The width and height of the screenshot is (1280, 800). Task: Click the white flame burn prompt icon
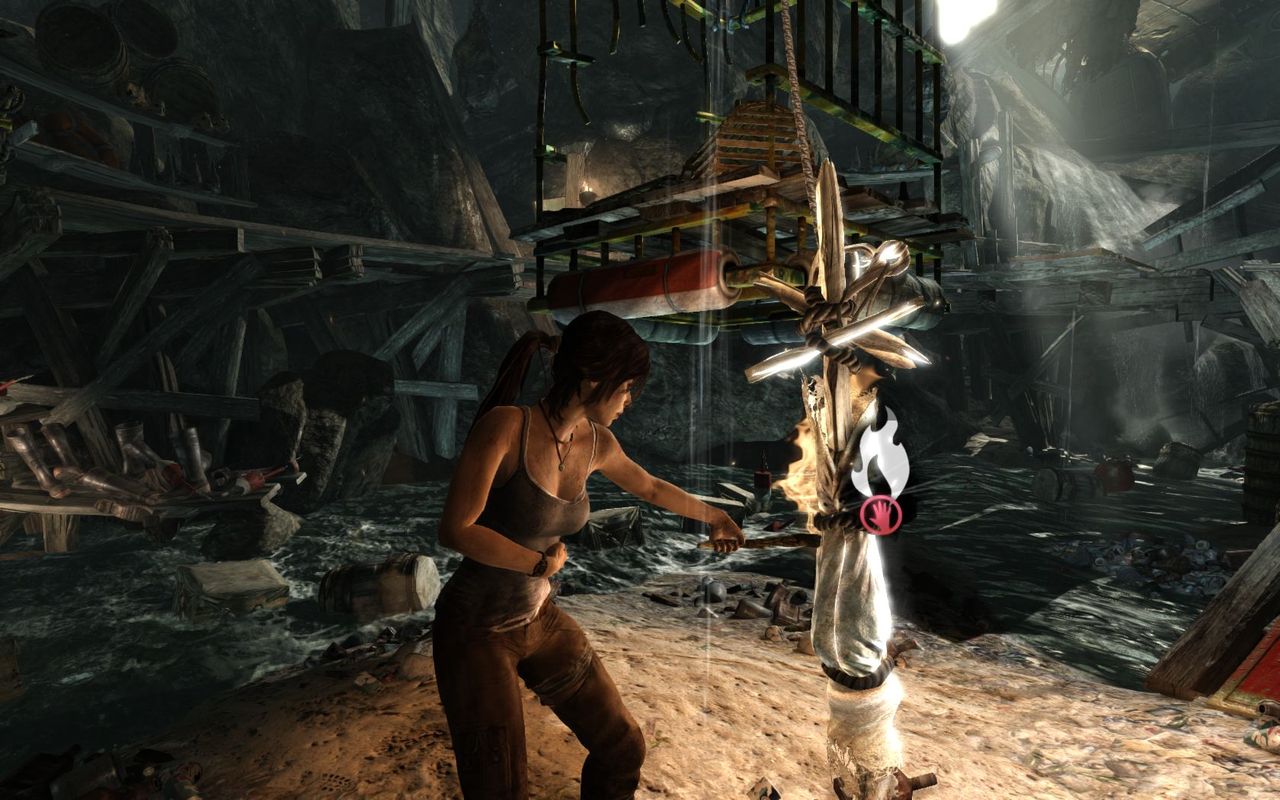[880, 455]
